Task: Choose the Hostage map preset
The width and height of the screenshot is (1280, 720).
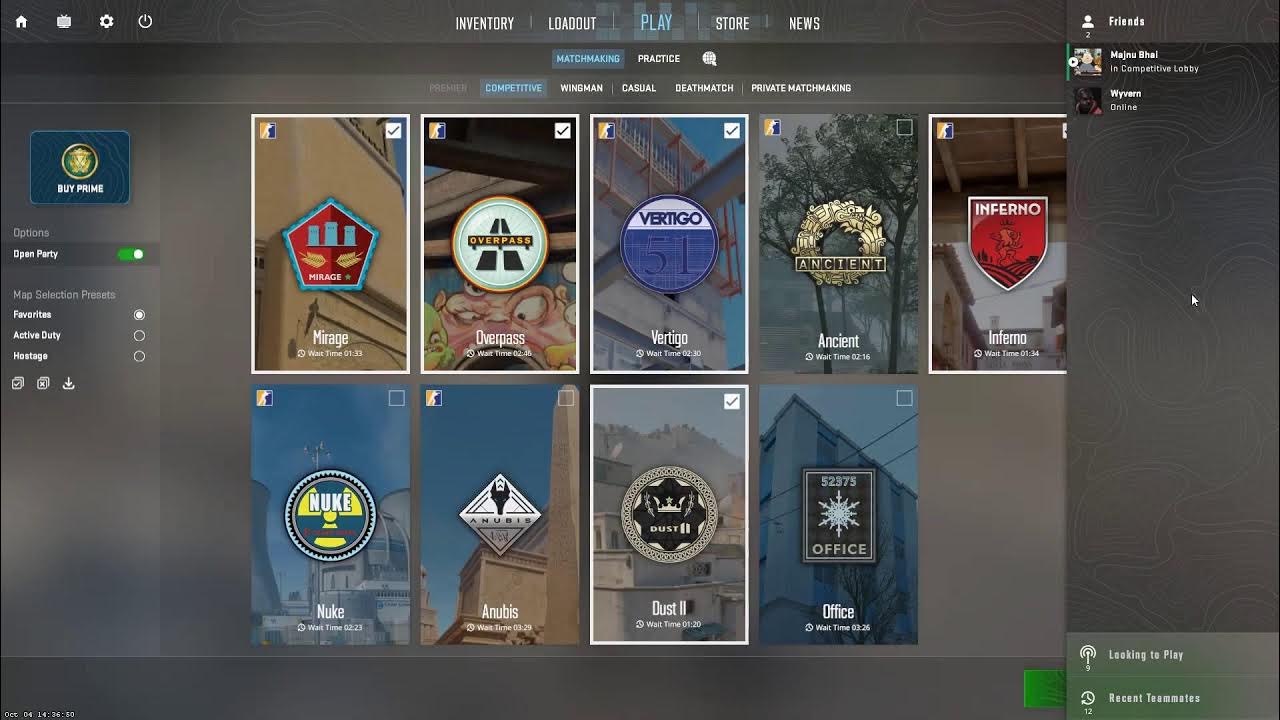Action: tap(139, 356)
